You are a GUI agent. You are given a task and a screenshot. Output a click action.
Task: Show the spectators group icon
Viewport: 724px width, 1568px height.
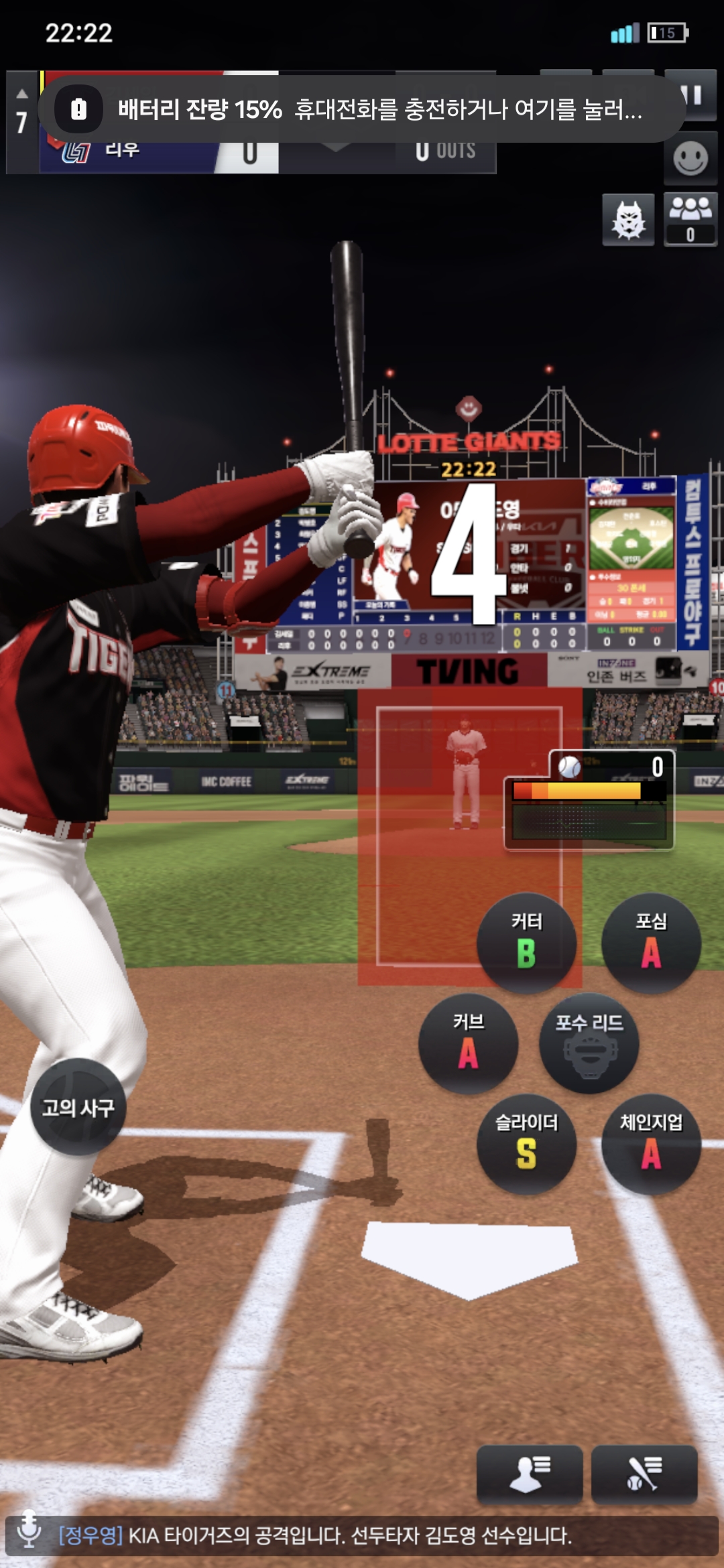(690, 218)
